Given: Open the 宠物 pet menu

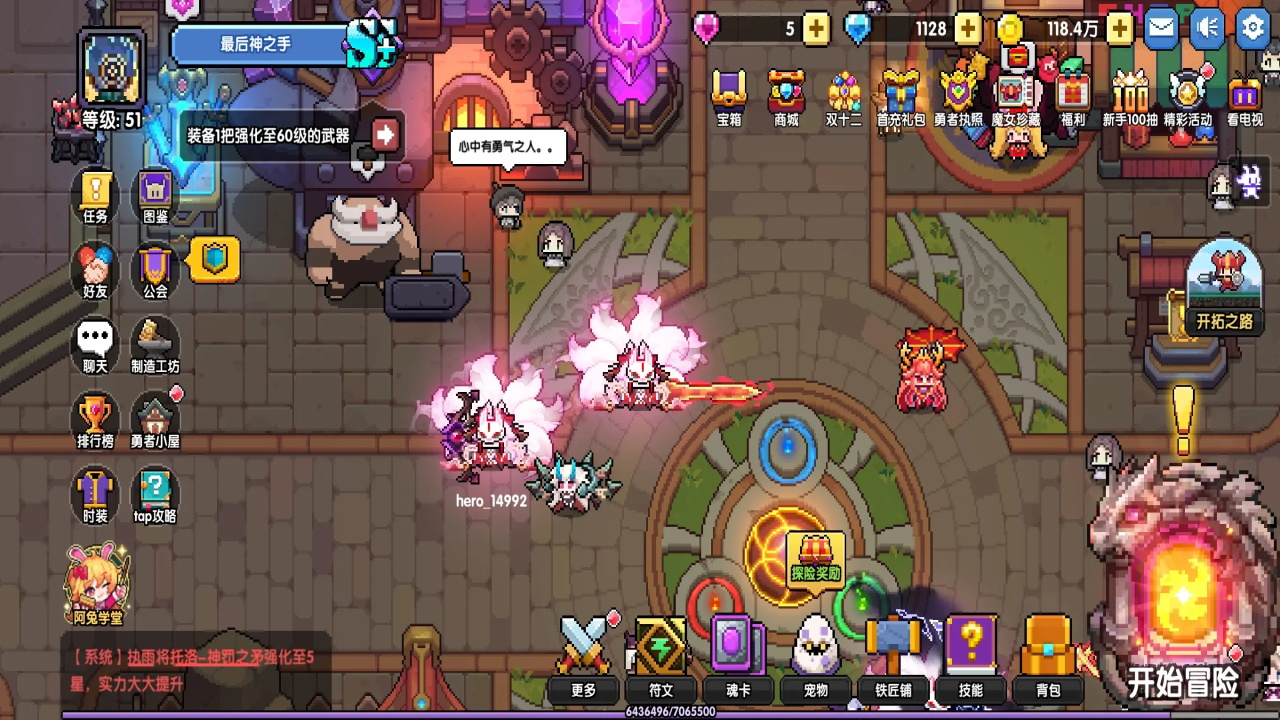Looking at the screenshot, I should [816, 657].
